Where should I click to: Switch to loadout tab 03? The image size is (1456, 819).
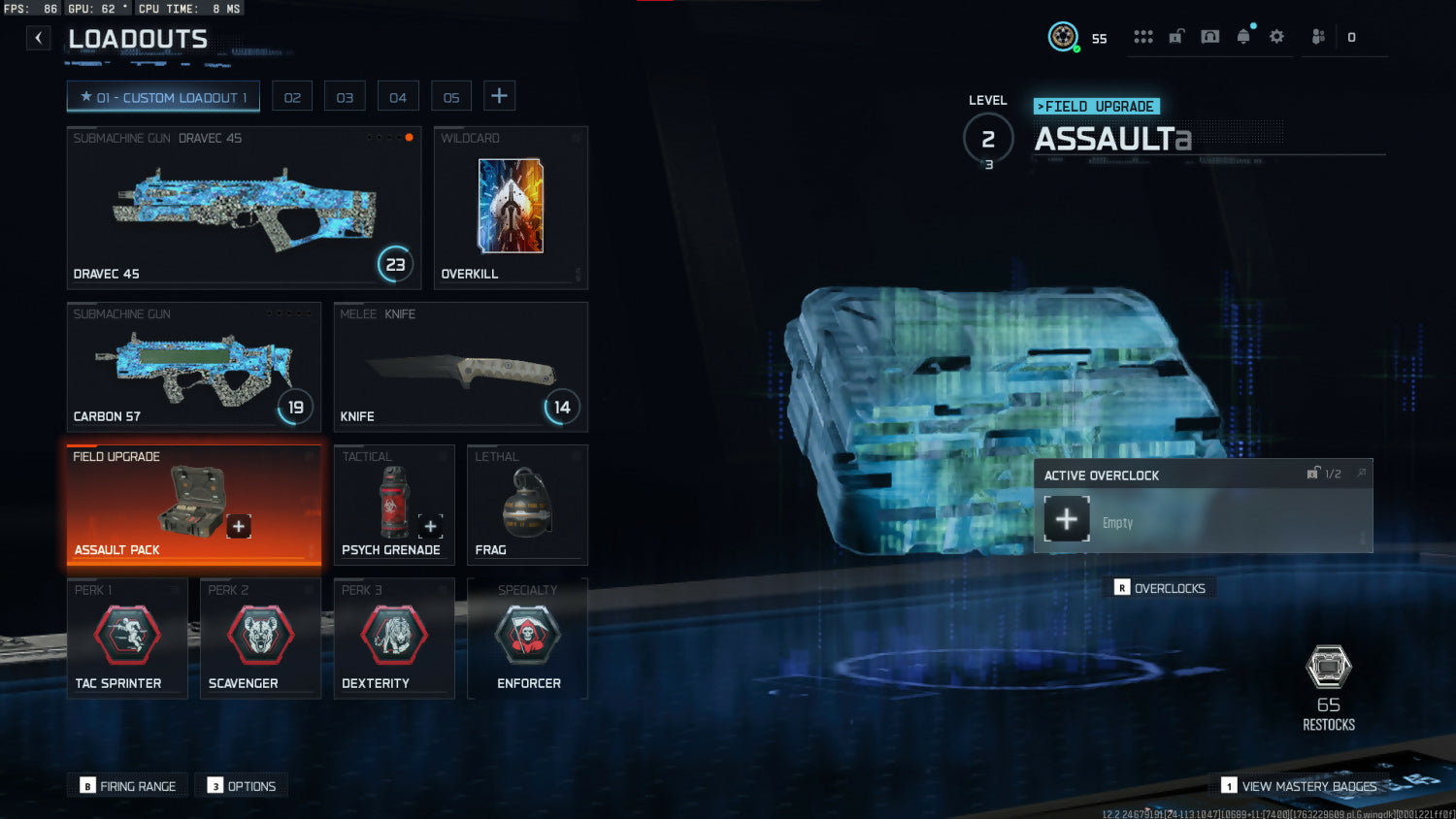tap(345, 97)
